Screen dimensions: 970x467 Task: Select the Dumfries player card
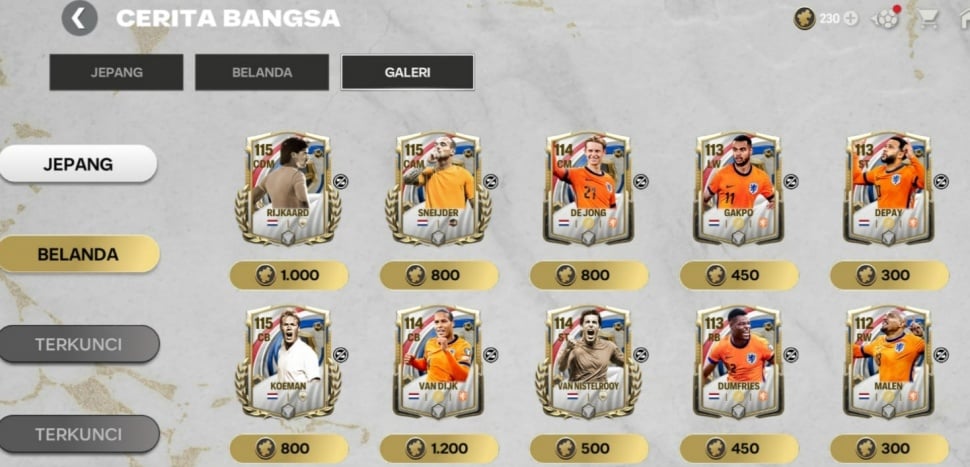738,362
